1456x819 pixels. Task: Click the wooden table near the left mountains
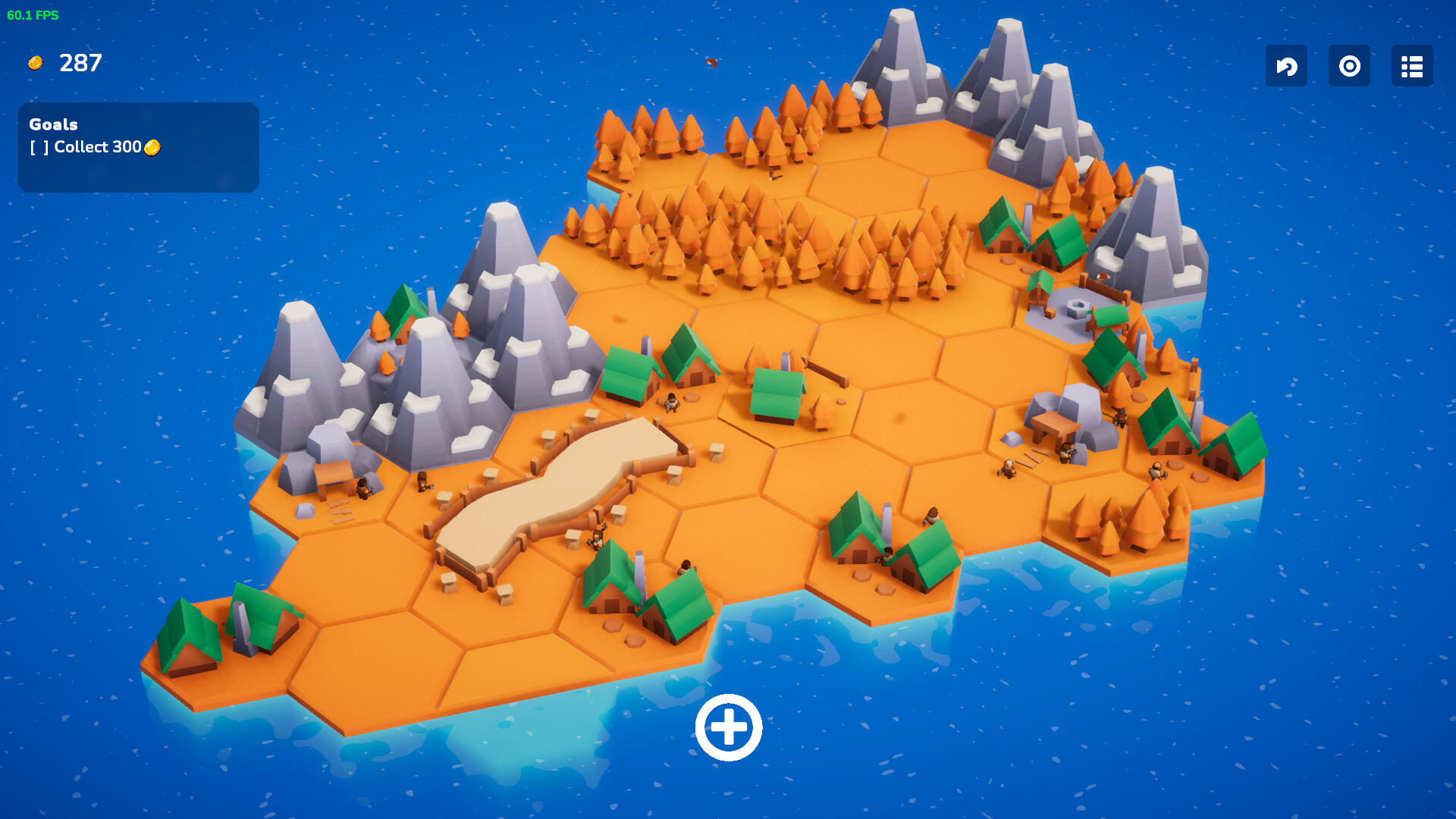pyautogui.click(x=334, y=472)
